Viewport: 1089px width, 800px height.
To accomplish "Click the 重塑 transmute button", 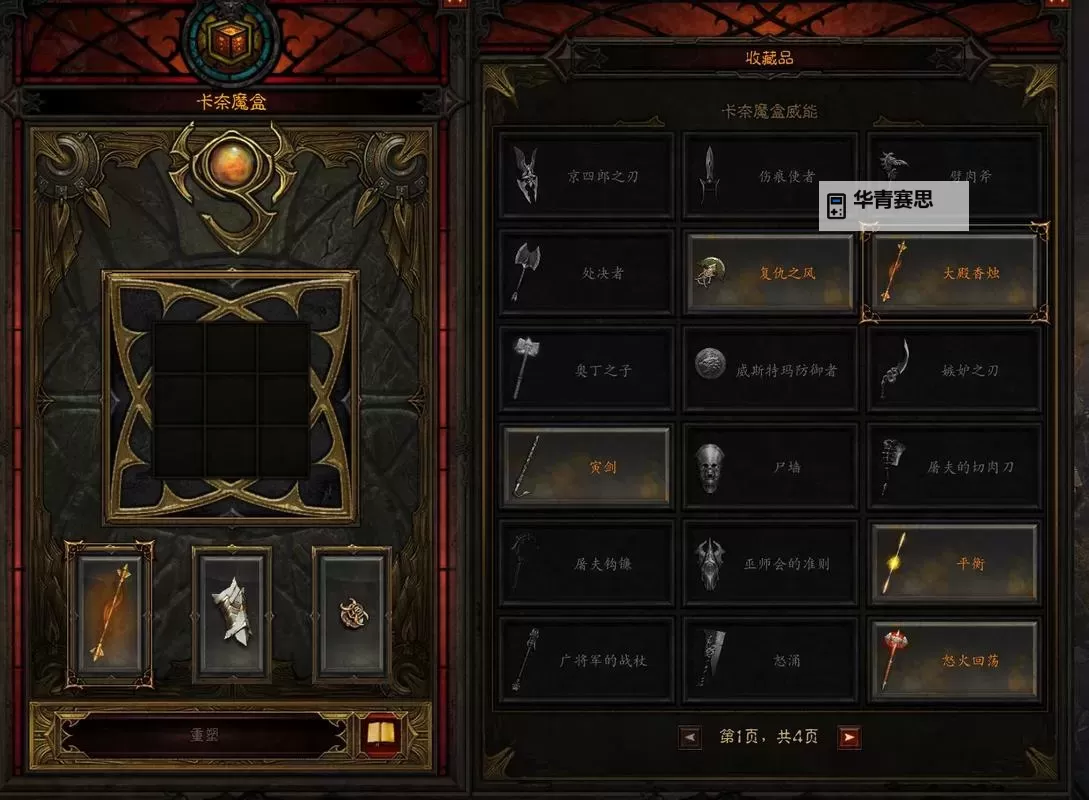I will [205, 735].
